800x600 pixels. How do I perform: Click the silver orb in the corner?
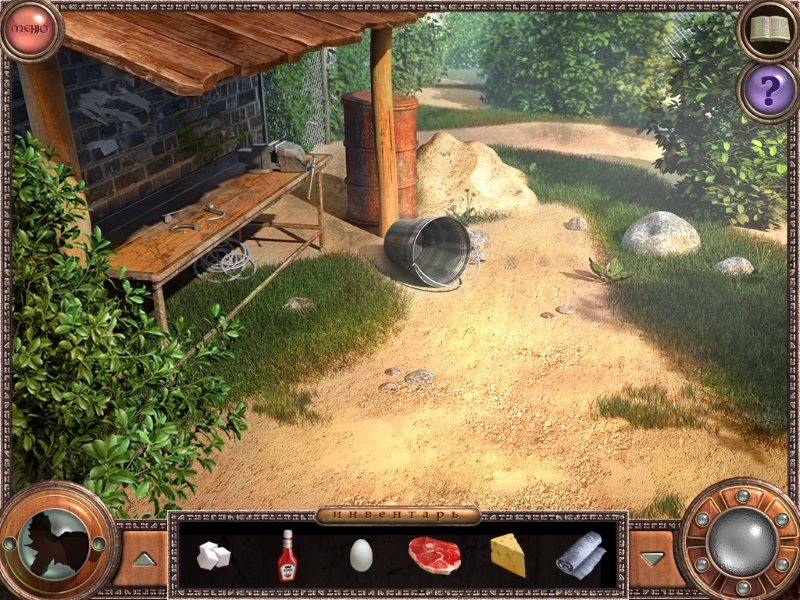[740, 541]
